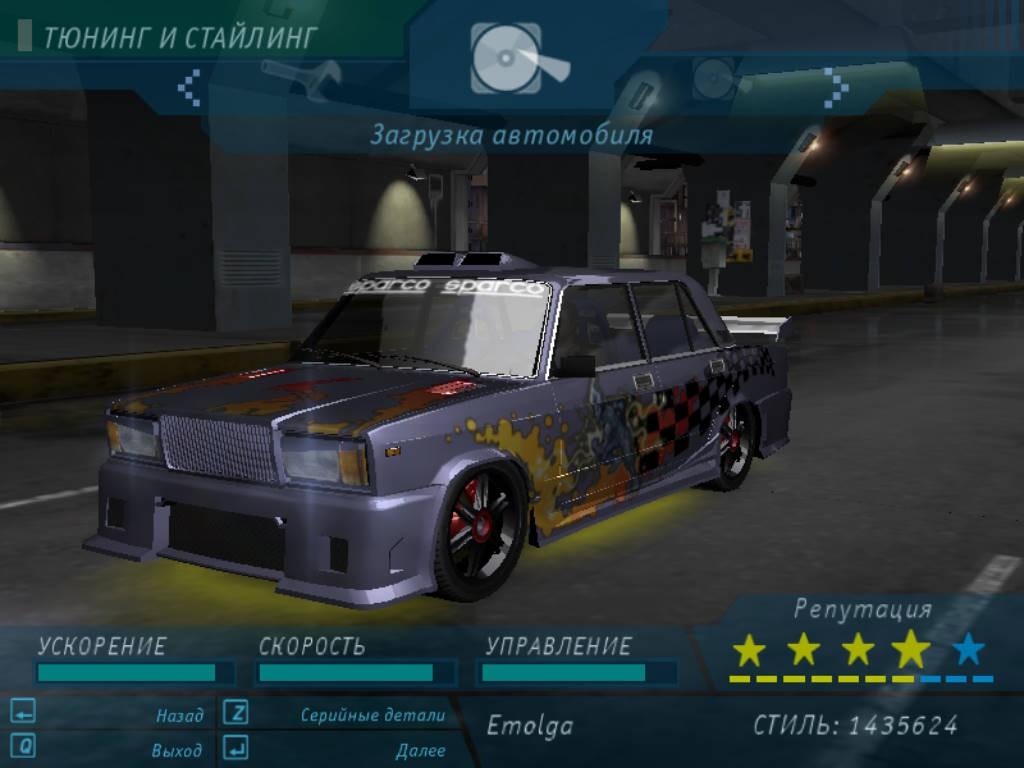Exit using the Выход button
Image resolution: width=1024 pixels, height=768 pixels.
point(176,749)
